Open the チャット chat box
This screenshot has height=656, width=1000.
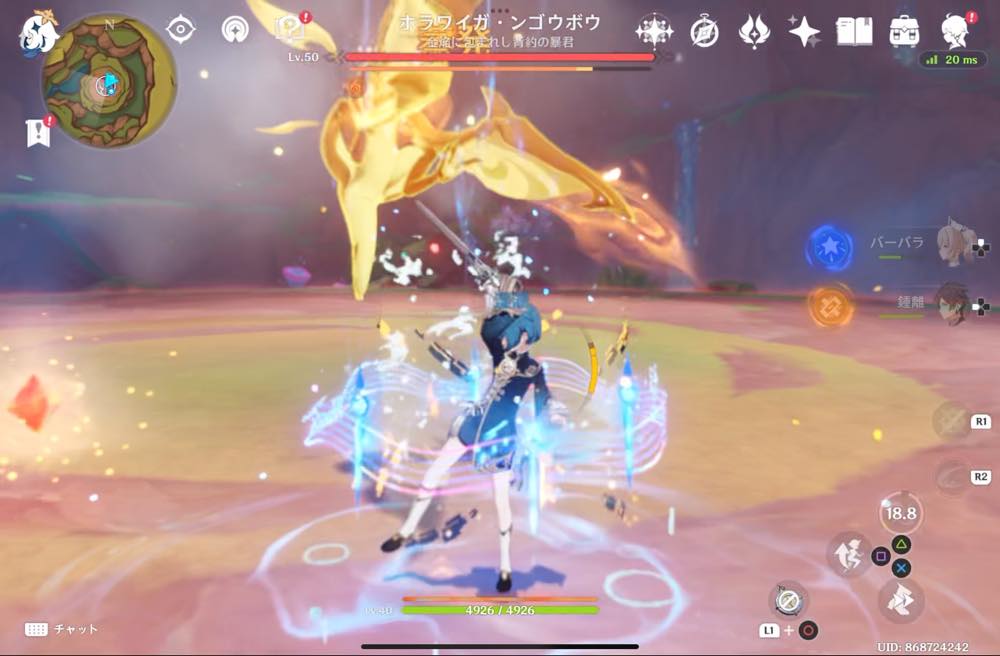(62, 629)
